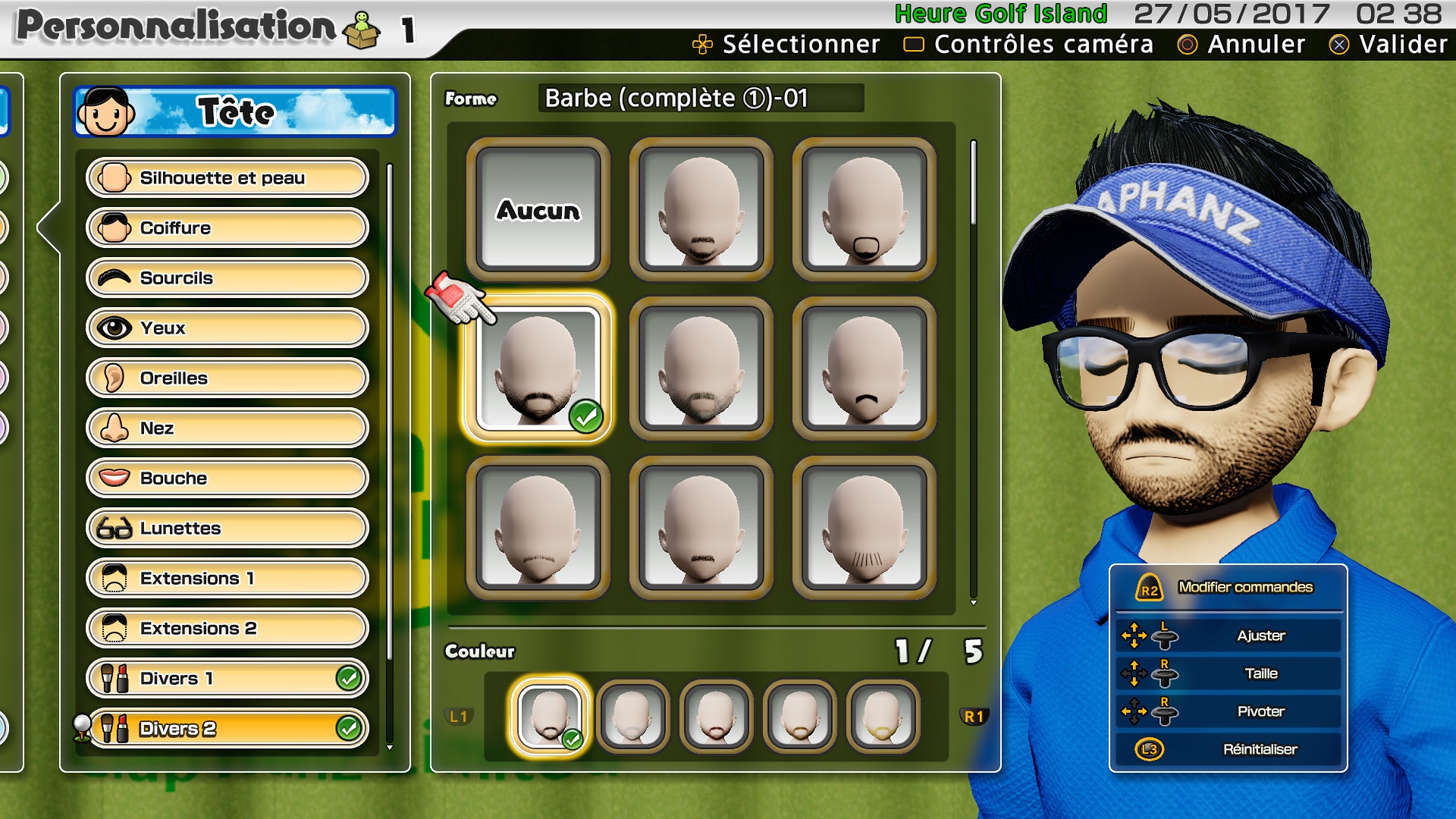Image resolution: width=1456 pixels, height=819 pixels.
Task: Open the Yeux customization entry
Action: 227,328
